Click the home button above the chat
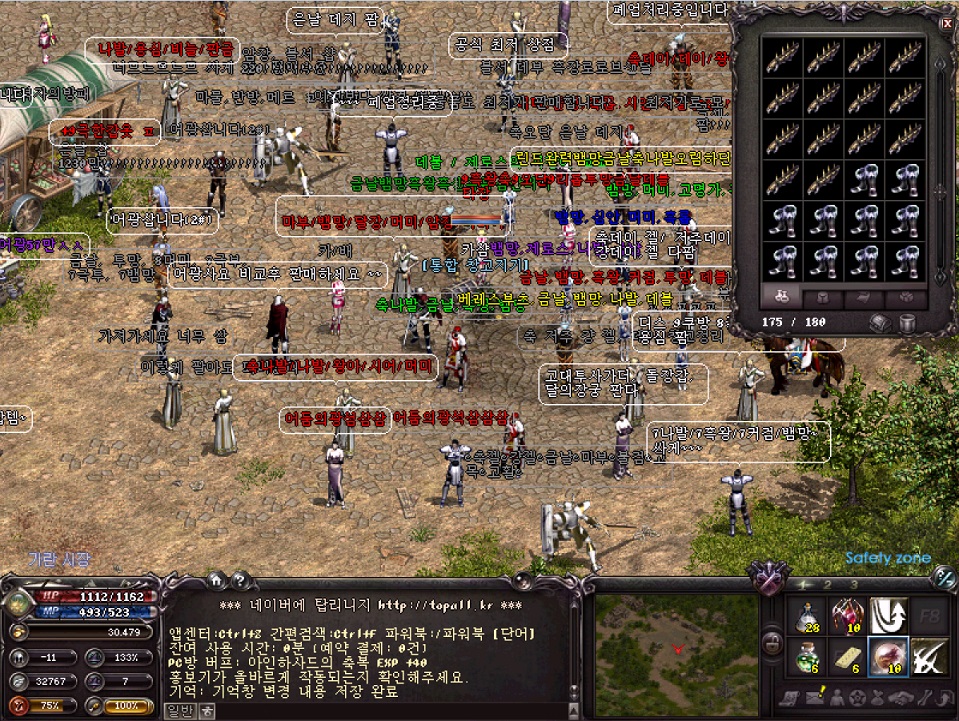 (214, 580)
